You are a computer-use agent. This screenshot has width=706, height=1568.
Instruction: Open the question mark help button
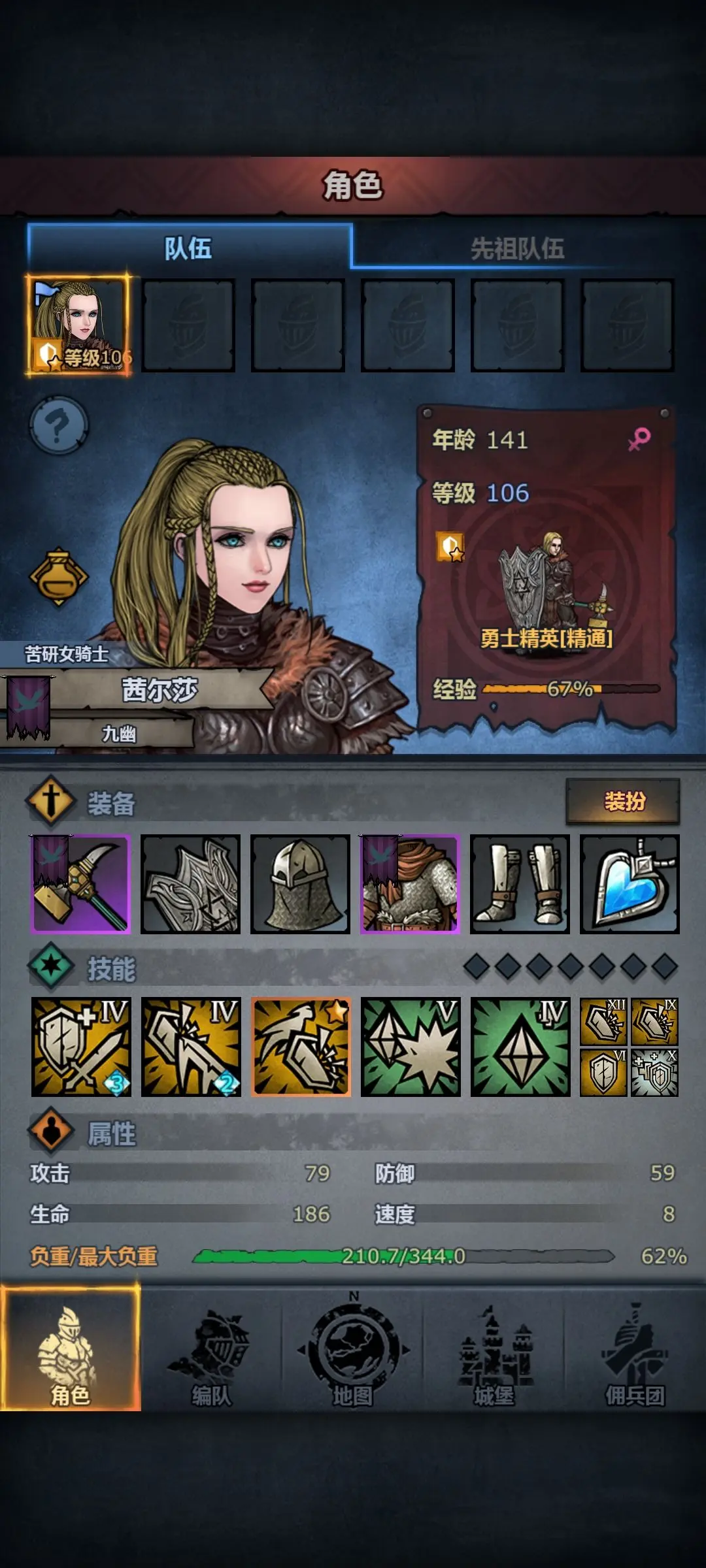pos(59,426)
